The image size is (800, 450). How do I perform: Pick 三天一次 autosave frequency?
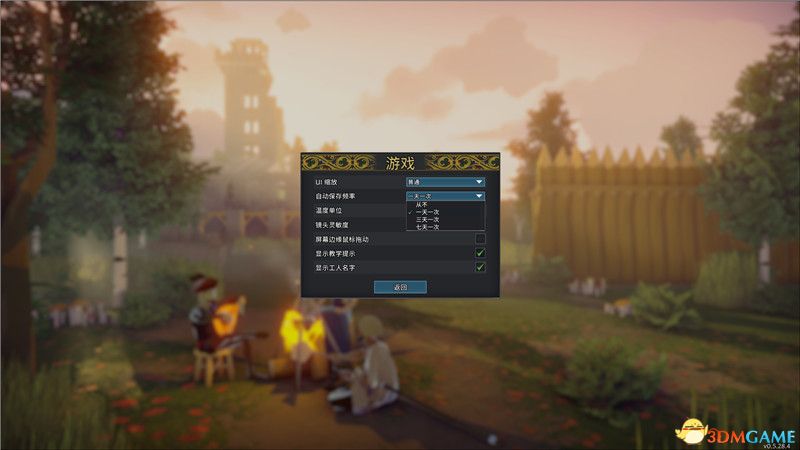click(x=422, y=220)
